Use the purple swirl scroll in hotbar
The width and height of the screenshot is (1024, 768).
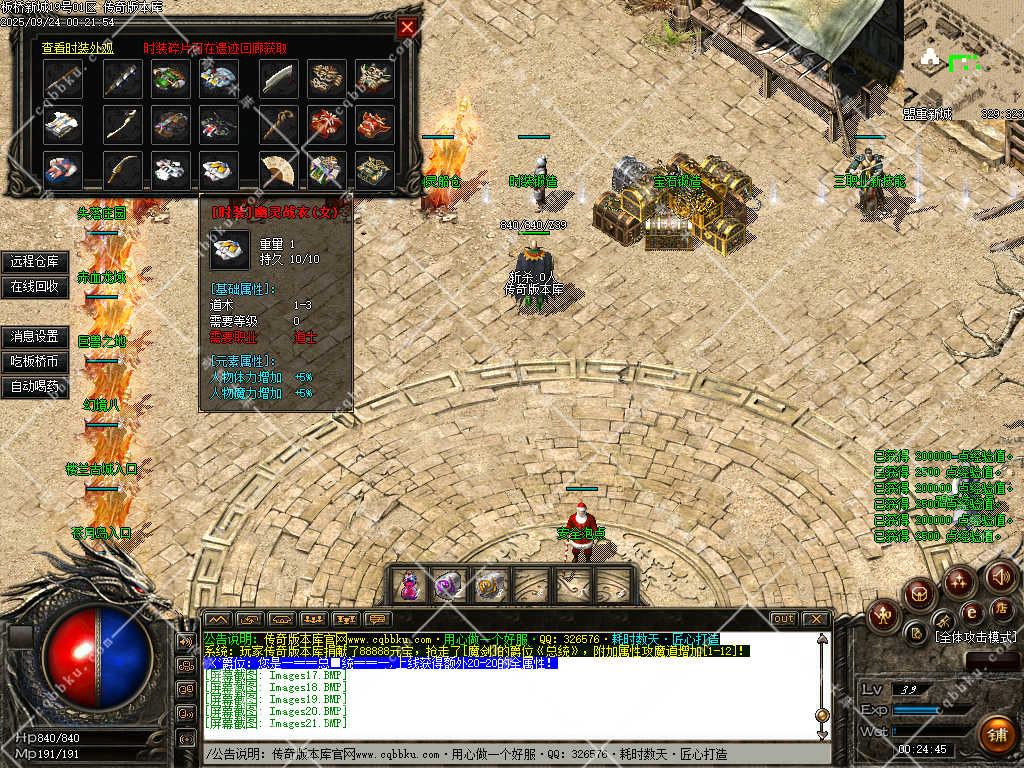[448, 585]
